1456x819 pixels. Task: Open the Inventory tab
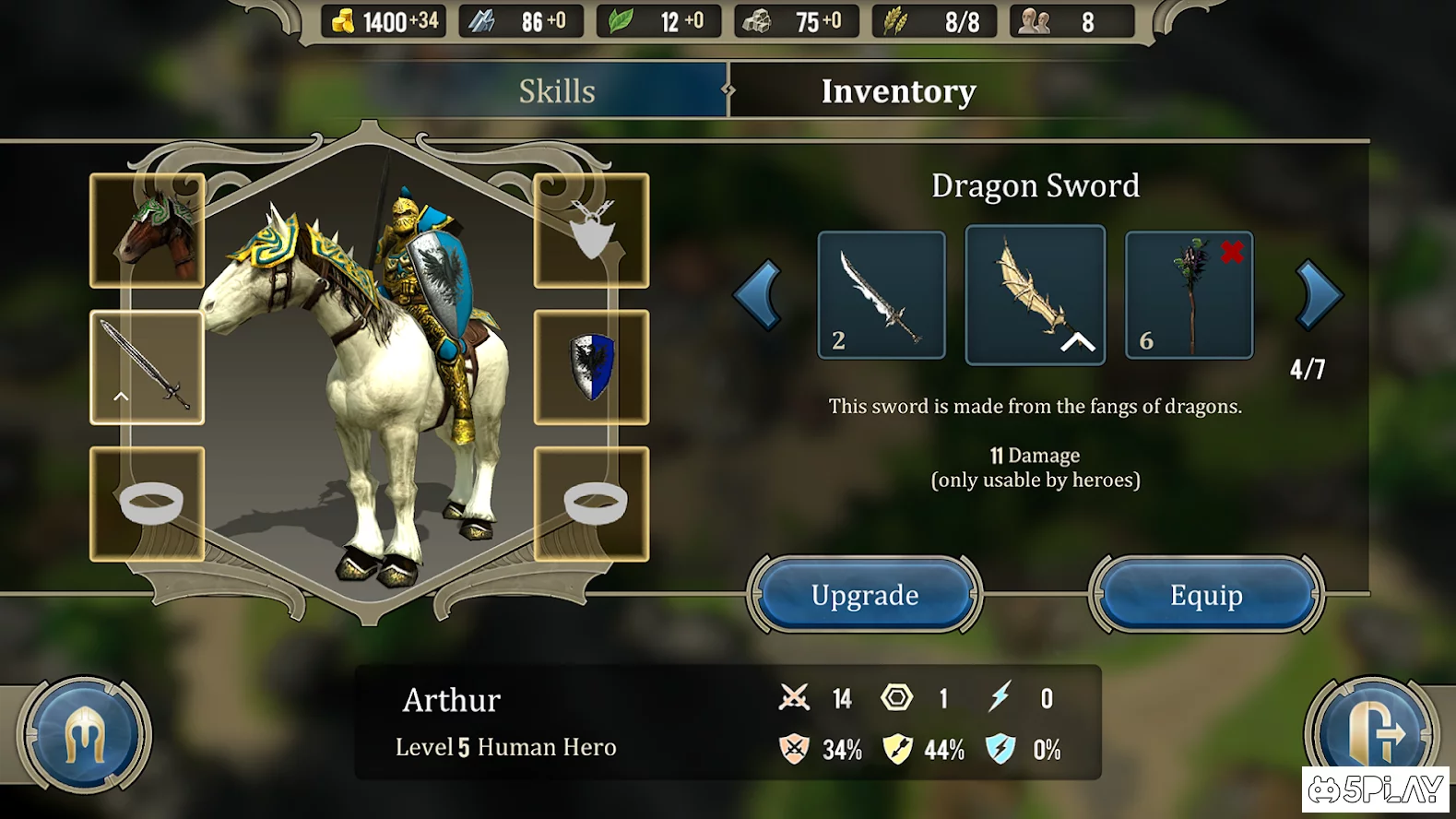[x=897, y=91]
